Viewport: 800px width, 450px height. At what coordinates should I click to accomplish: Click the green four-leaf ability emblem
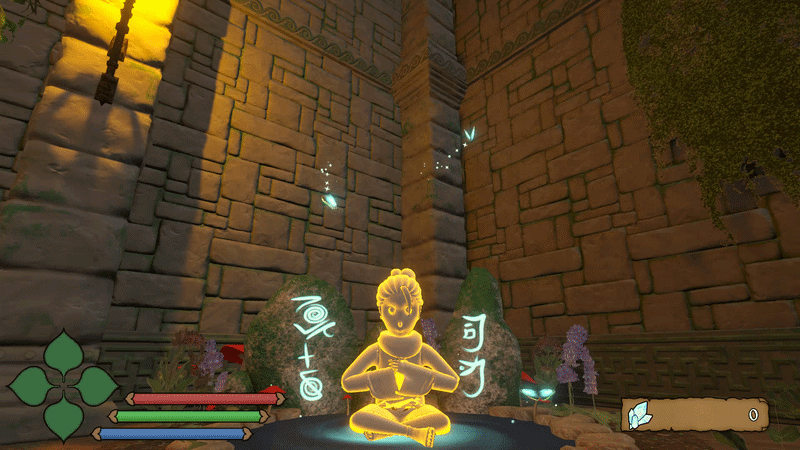[x=63, y=385]
